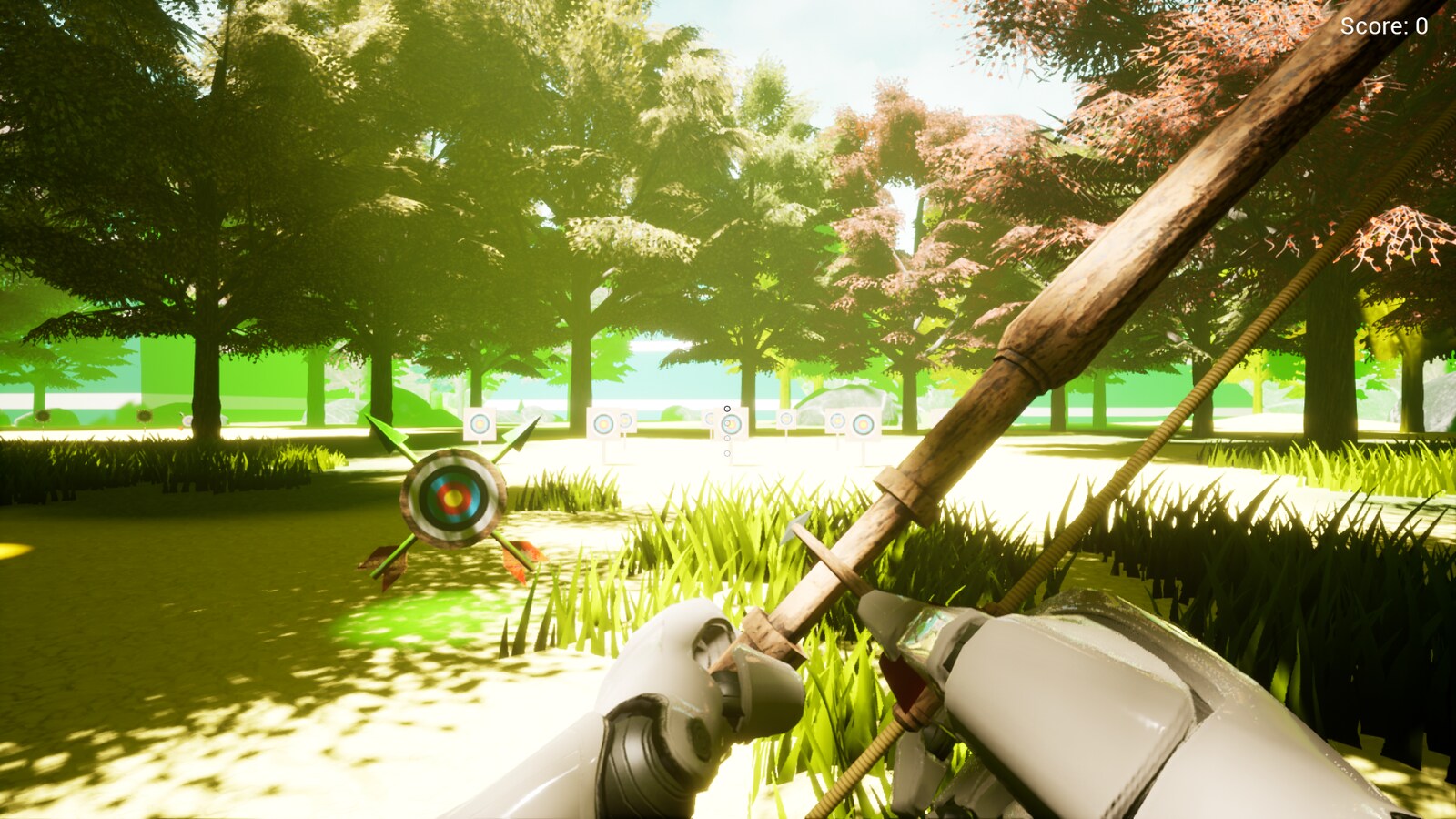The width and height of the screenshot is (1456, 819).
Task: Select the spinning target with crossed arrows
Action: (x=452, y=498)
